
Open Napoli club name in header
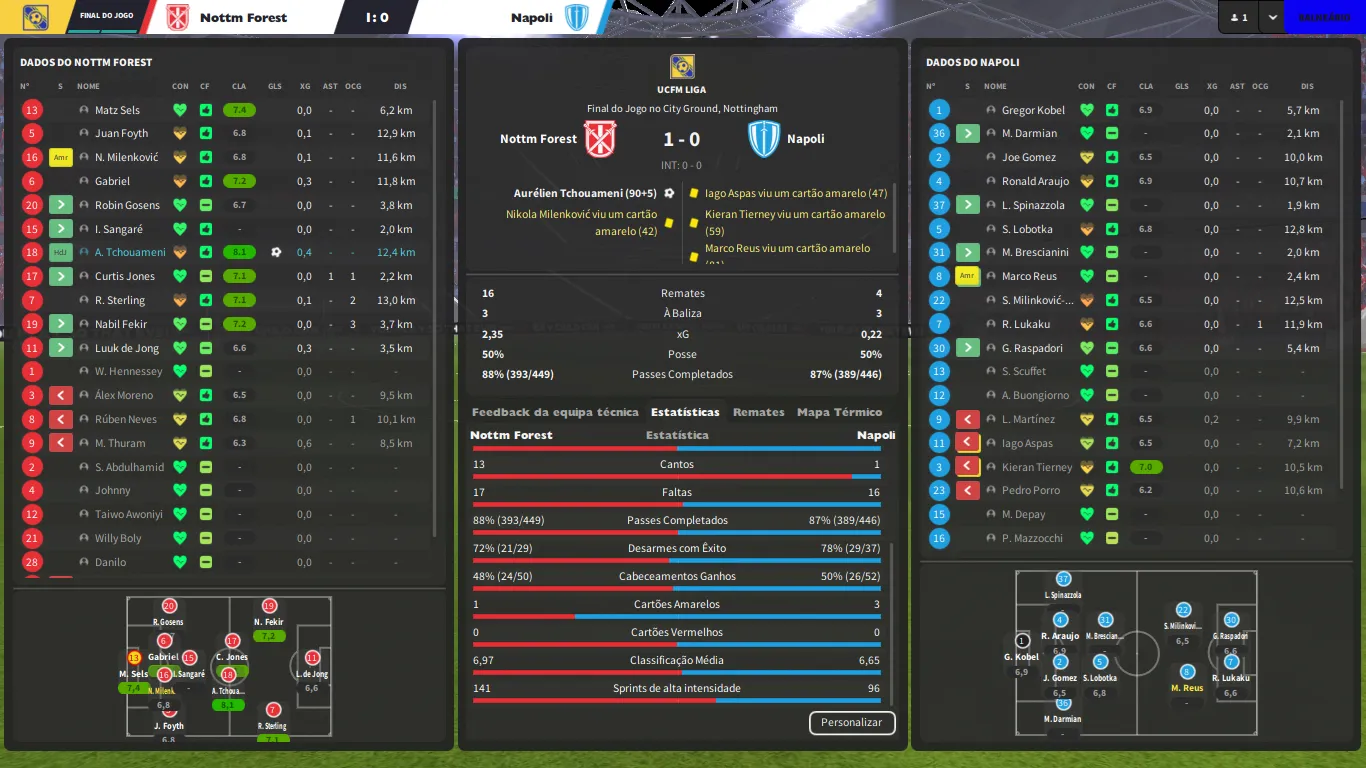pyautogui.click(x=531, y=18)
